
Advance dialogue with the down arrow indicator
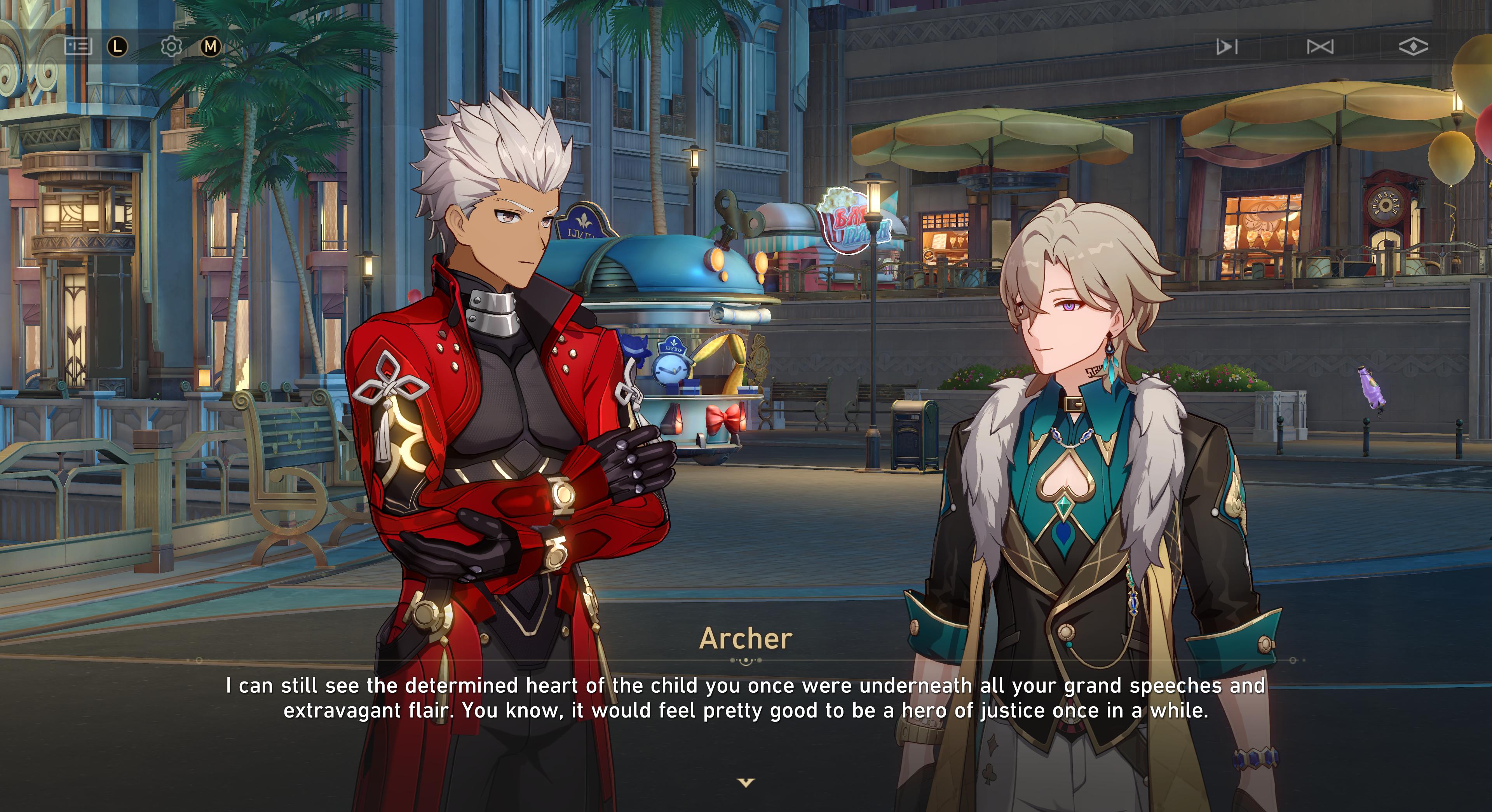[x=746, y=783]
